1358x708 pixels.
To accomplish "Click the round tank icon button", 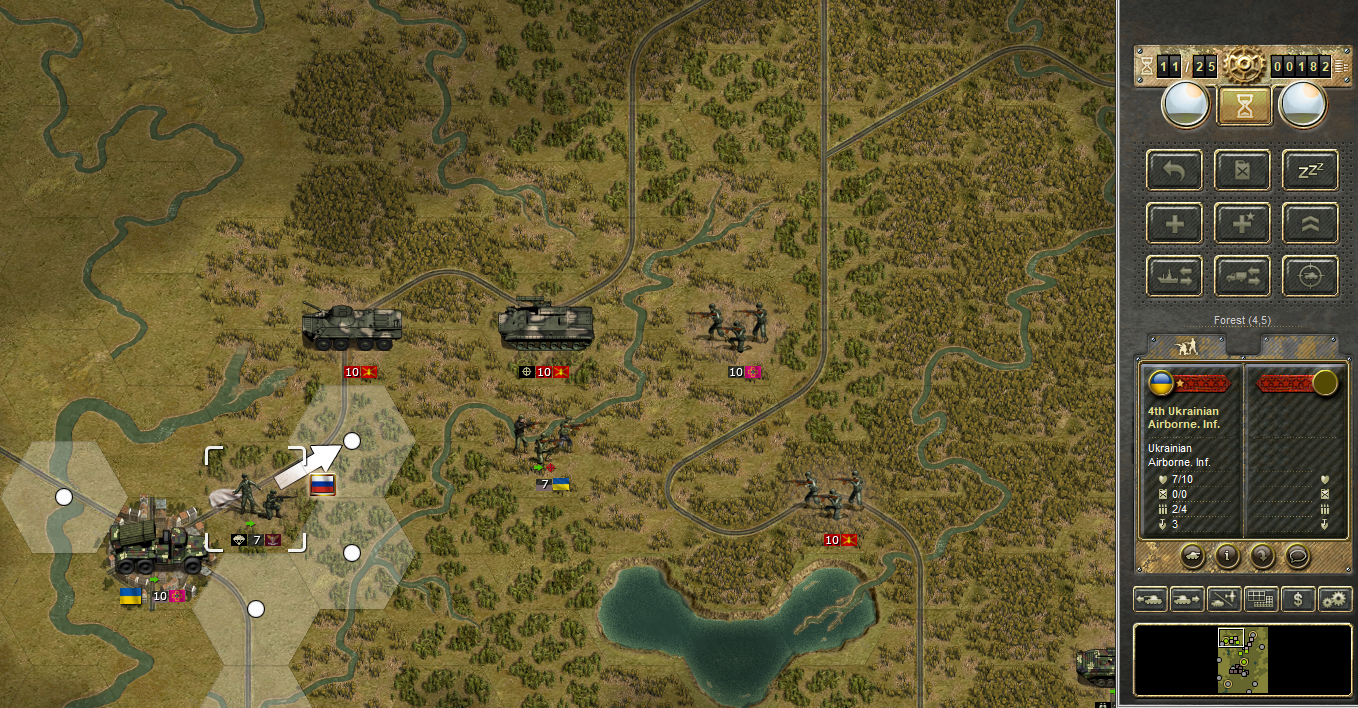I will point(1194,555).
